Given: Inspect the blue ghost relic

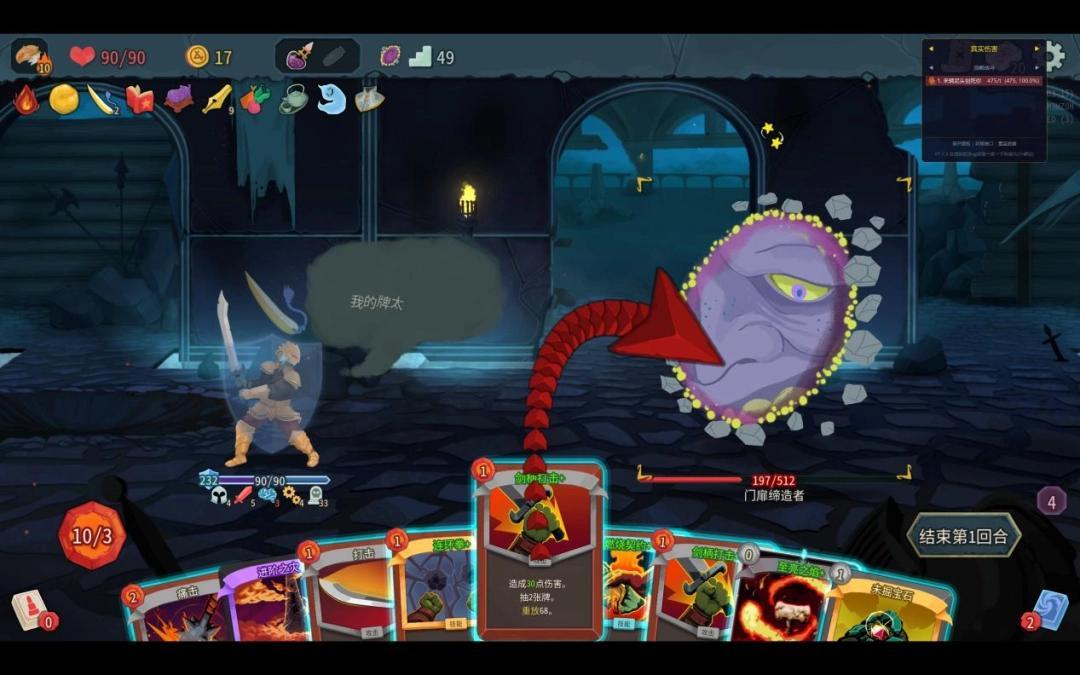Looking at the screenshot, I should pyautogui.click(x=331, y=99).
